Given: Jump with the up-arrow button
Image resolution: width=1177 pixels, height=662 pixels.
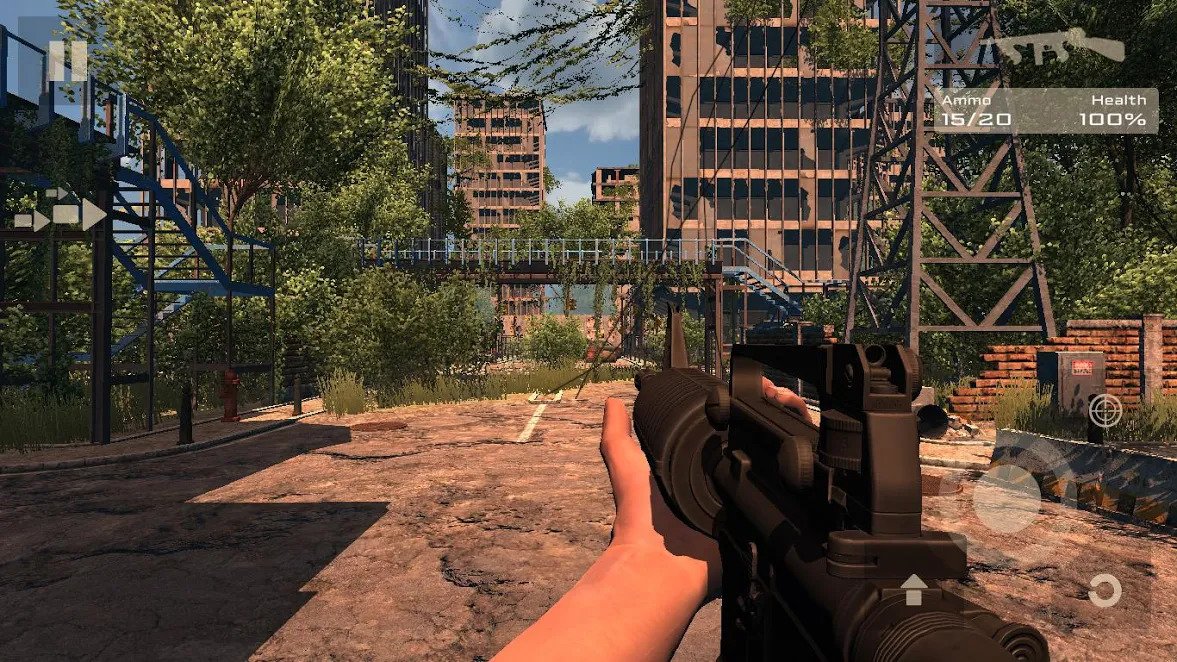Looking at the screenshot, I should (x=914, y=589).
